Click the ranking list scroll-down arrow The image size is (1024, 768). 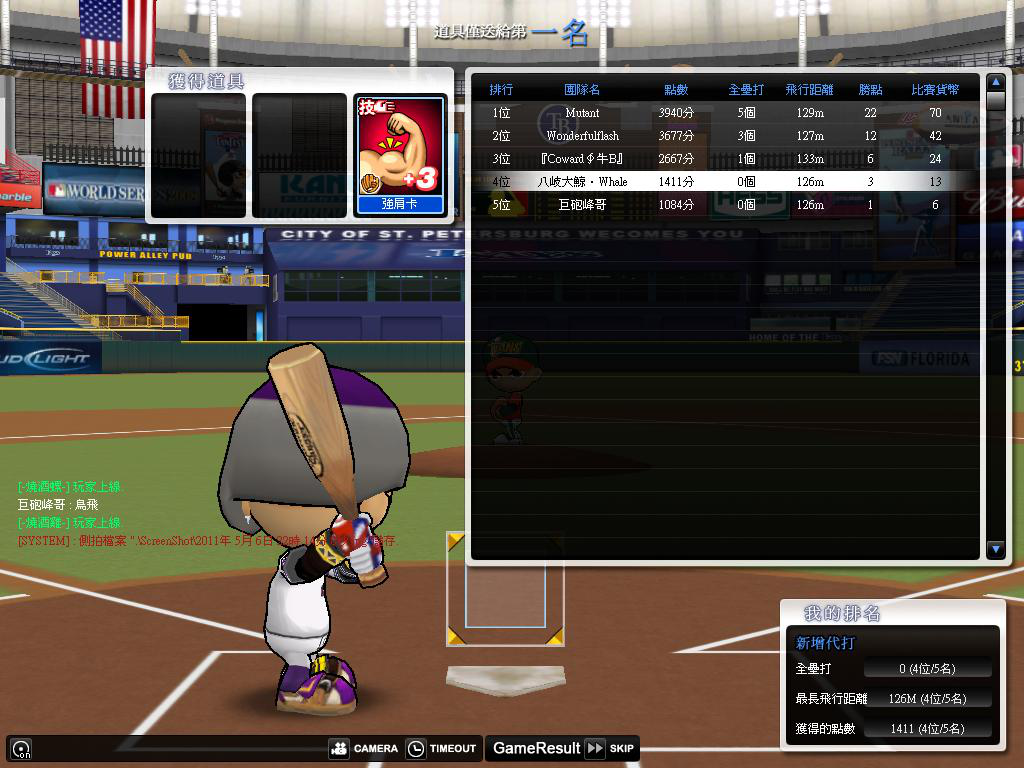click(x=995, y=549)
